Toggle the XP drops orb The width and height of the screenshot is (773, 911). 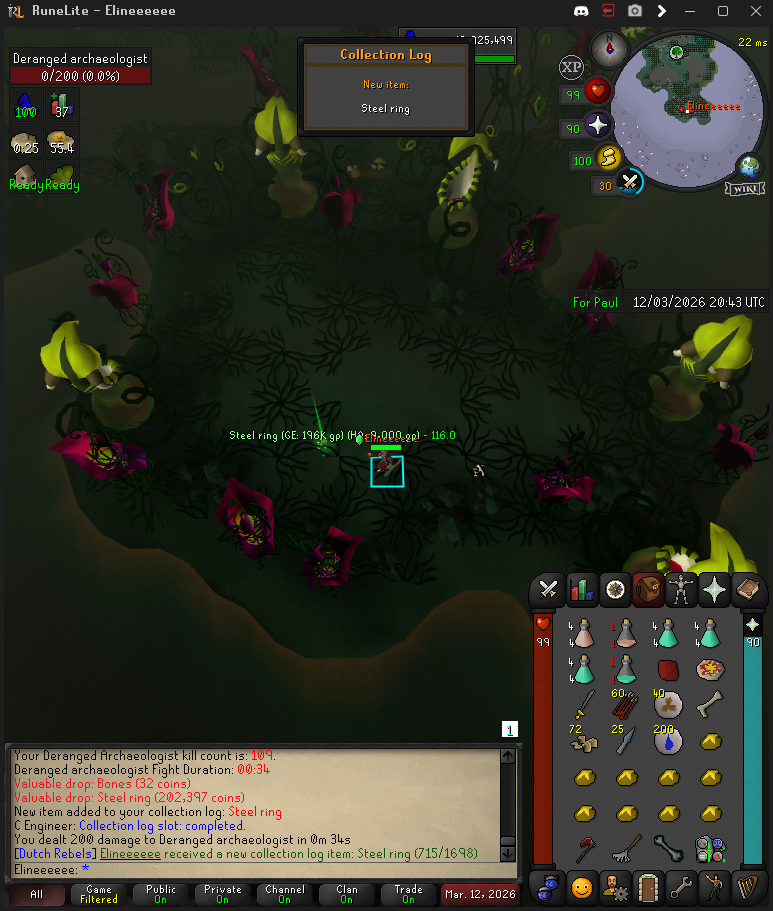[x=571, y=68]
